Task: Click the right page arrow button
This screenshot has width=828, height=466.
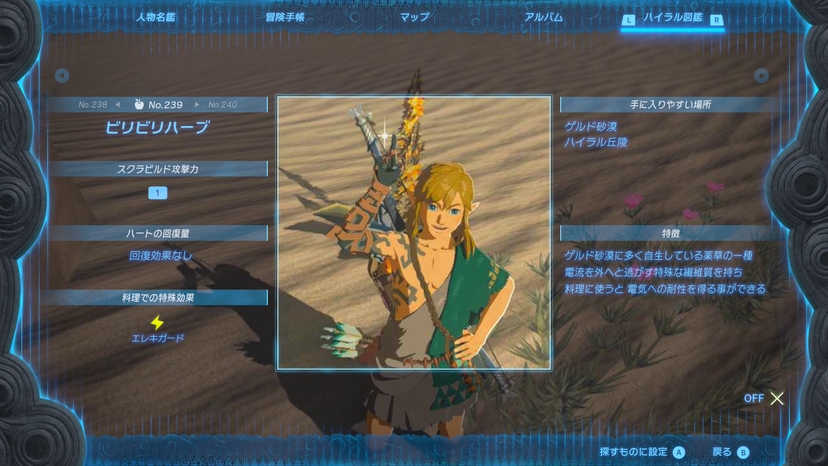Action: click(761, 76)
